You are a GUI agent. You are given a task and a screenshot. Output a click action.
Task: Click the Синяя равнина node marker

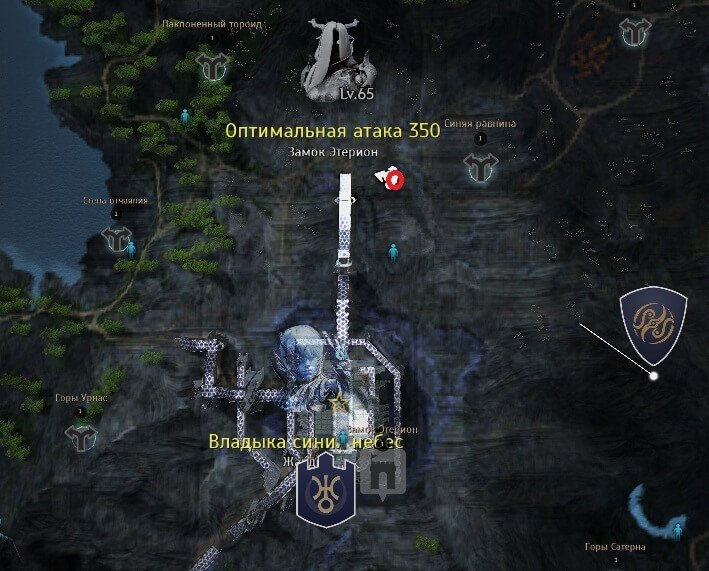pyautogui.click(x=481, y=168)
